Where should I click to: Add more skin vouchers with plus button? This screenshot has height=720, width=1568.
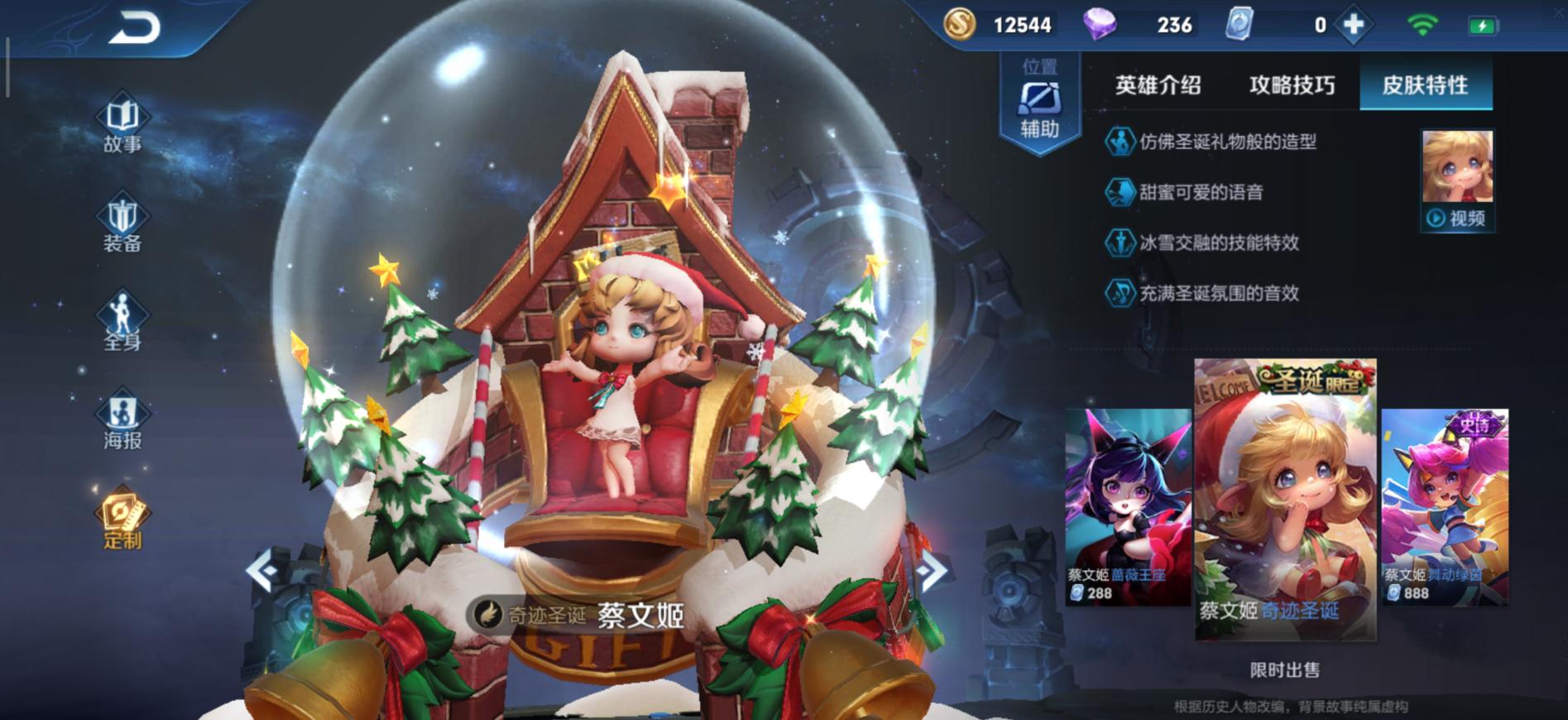pos(1354,26)
